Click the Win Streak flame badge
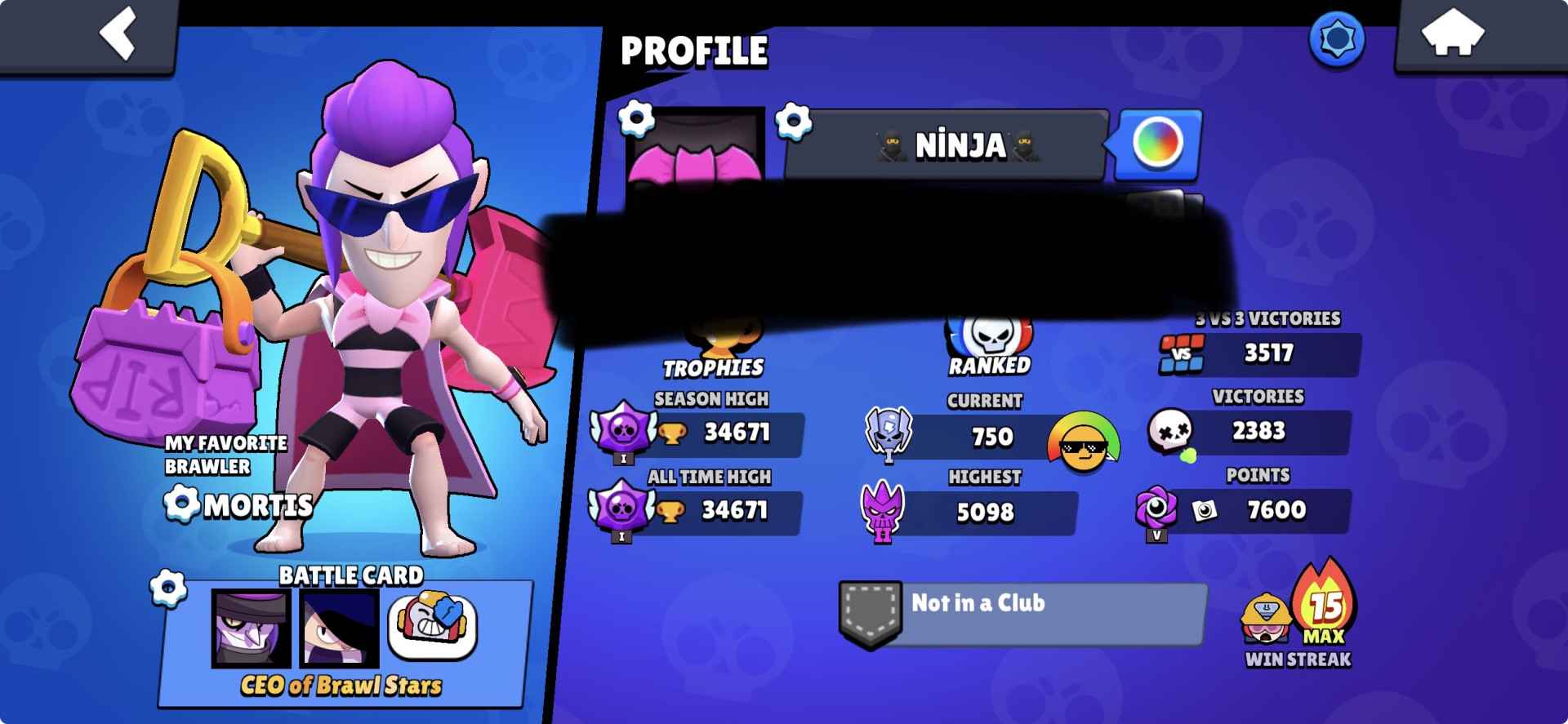Image resolution: width=1568 pixels, height=724 pixels. (x=1323, y=608)
